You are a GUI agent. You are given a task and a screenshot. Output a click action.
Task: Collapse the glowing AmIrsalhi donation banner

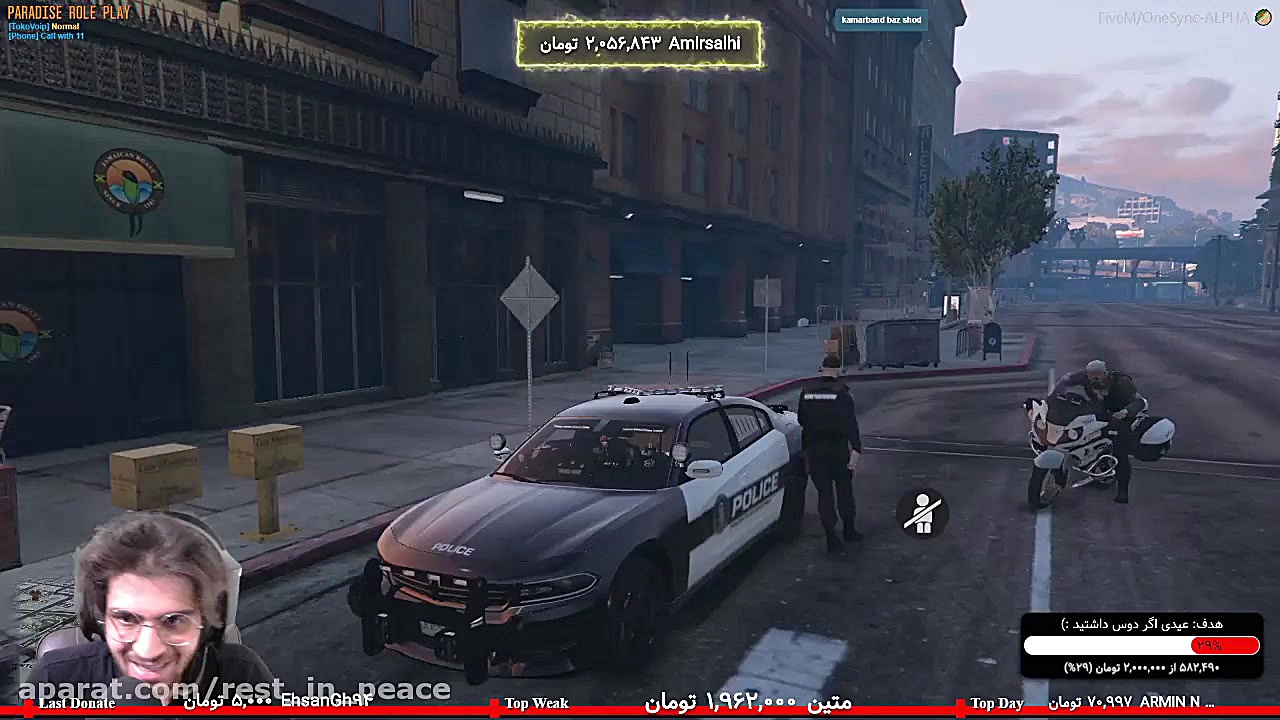(x=640, y=43)
